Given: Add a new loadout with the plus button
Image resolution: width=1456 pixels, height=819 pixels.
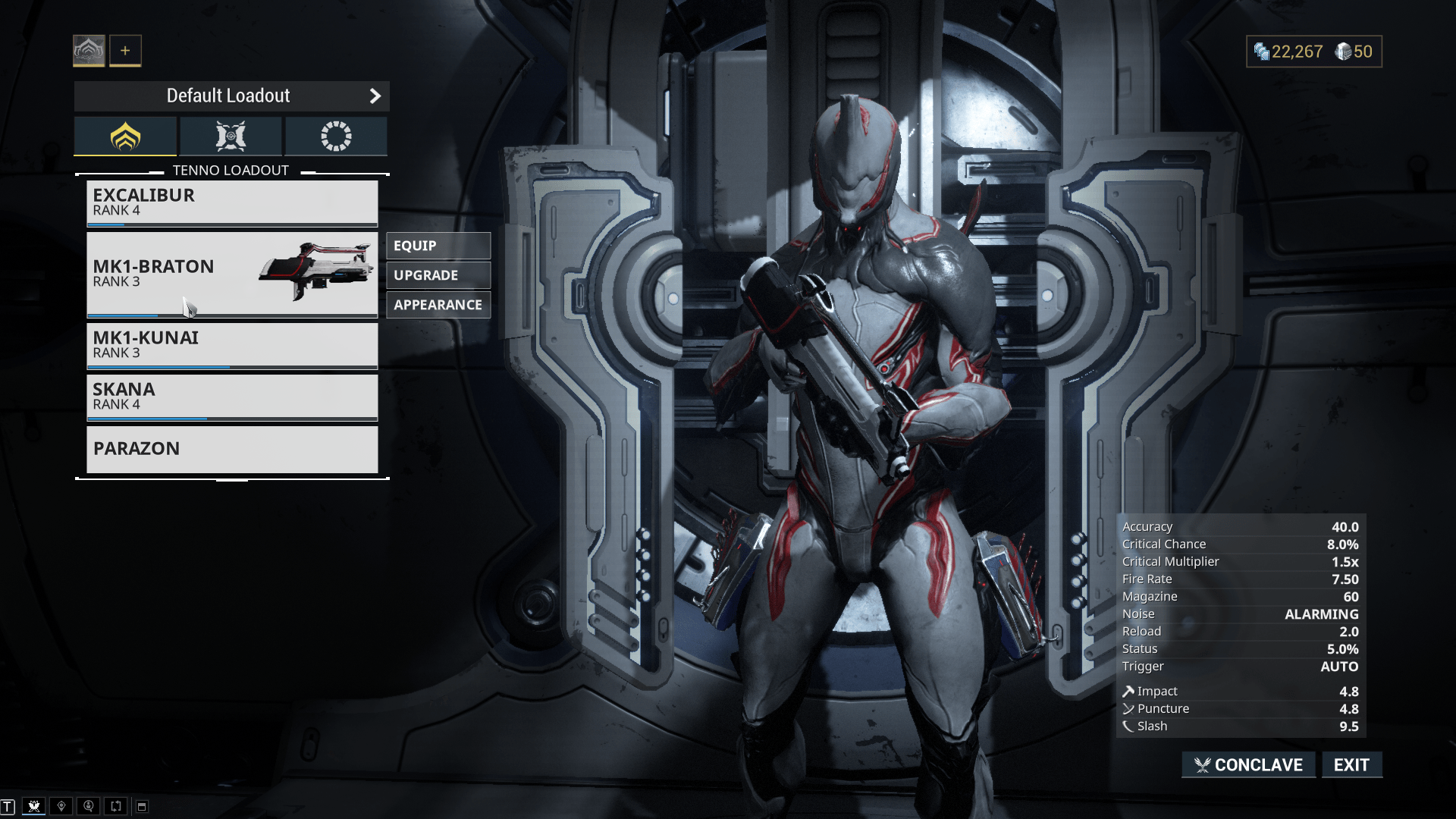Looking at the screenshot, I should point(125,50).
